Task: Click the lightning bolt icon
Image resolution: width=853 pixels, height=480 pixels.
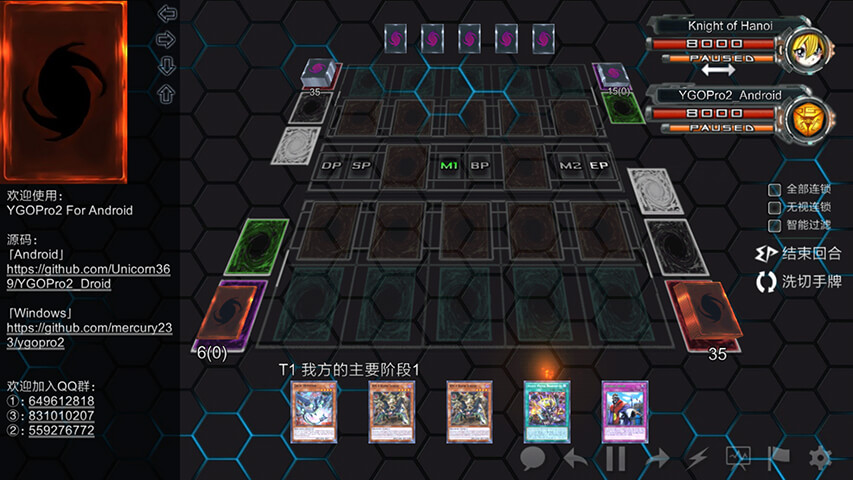Action: 697,458
